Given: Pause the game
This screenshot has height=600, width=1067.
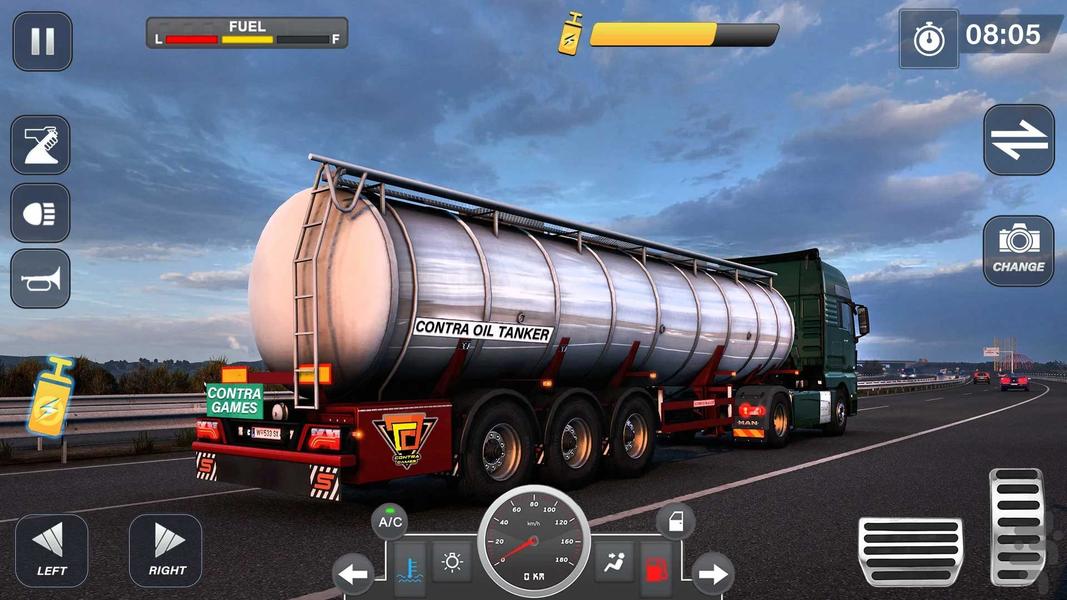Looking at the screenshot, I should click(x=42, y=42).
